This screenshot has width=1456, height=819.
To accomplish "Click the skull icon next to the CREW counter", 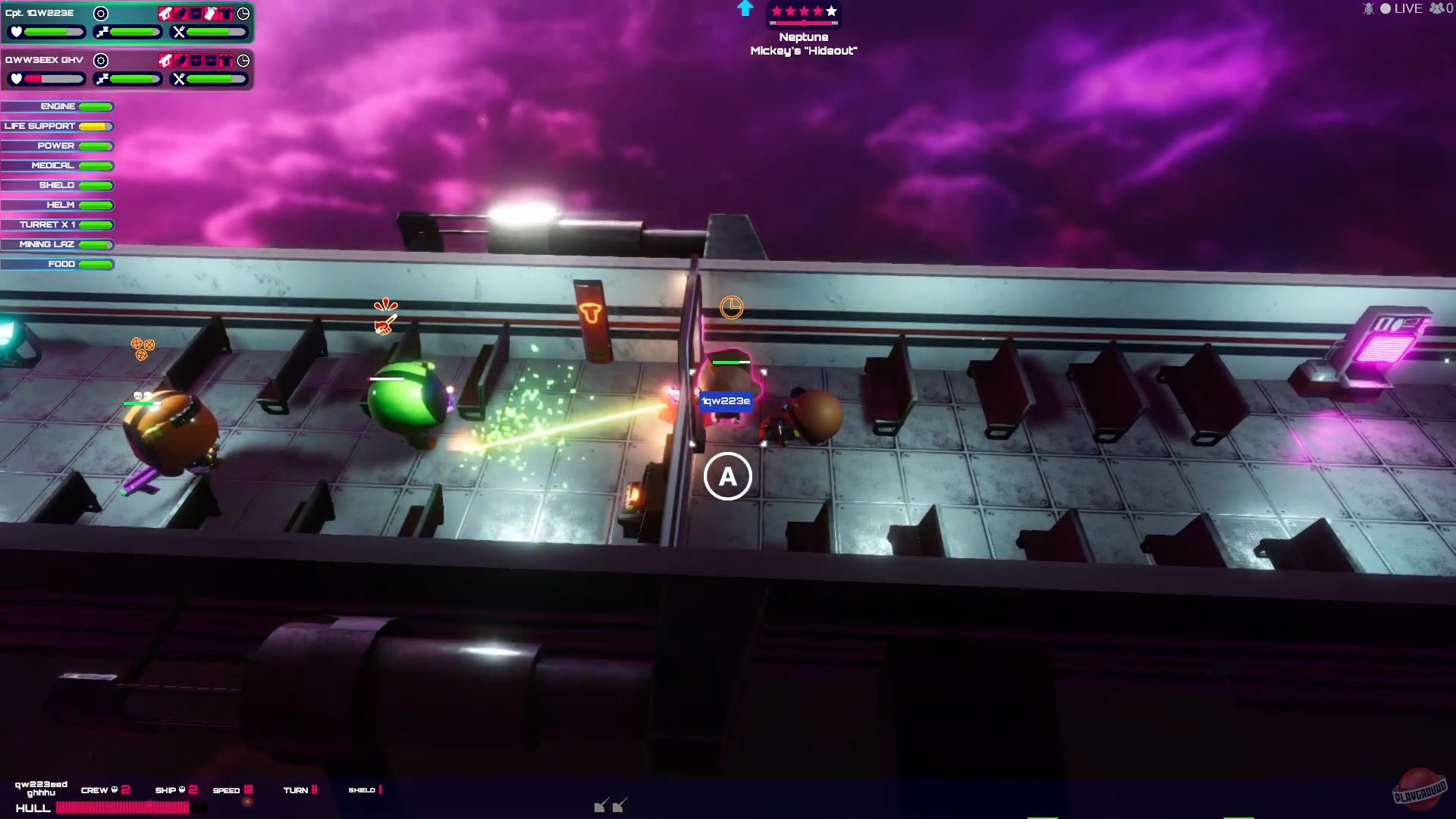I will (x=115, y=789).
